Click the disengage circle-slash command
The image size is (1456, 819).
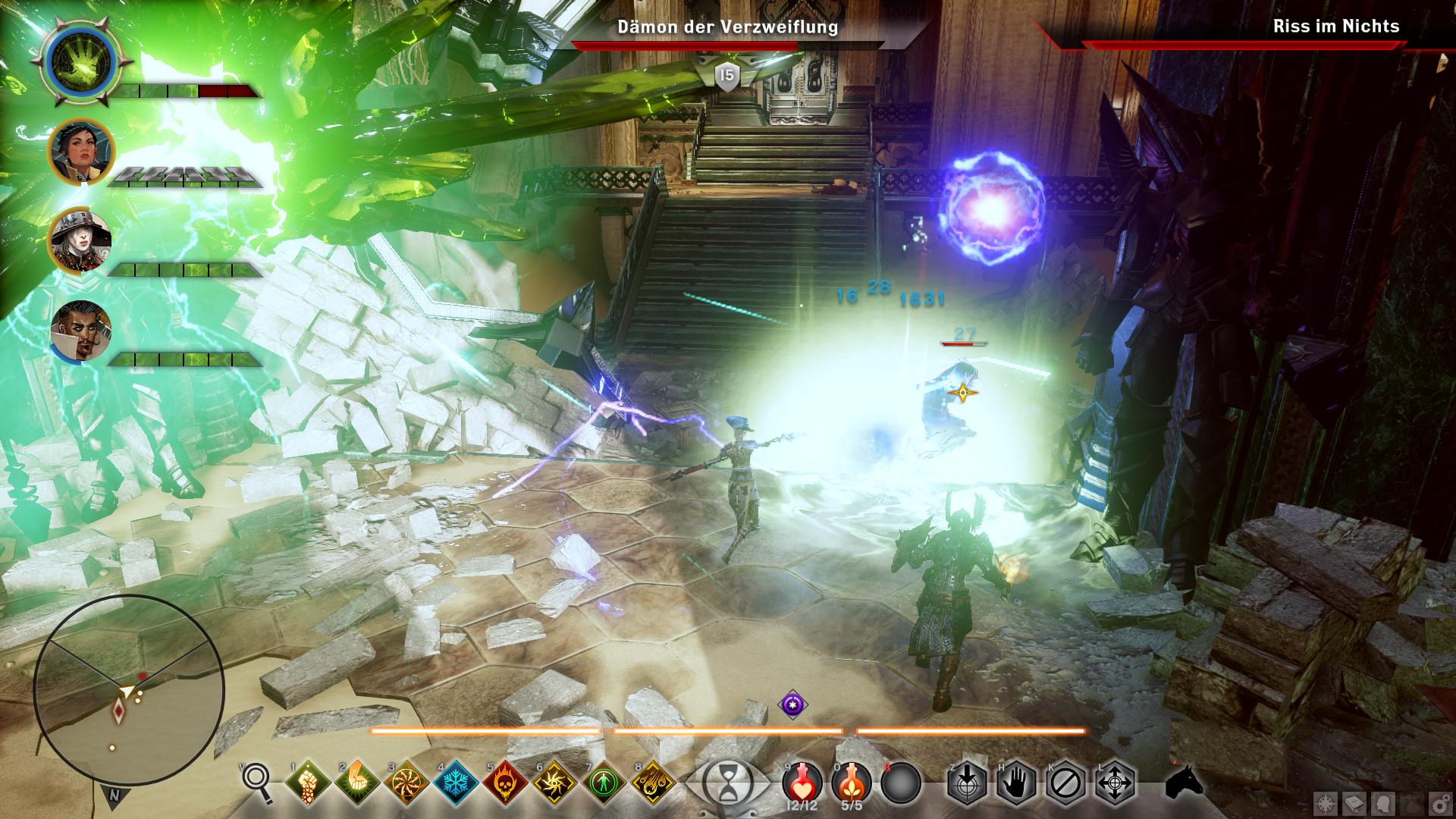pyautogui.click(x=1065, y=782)
